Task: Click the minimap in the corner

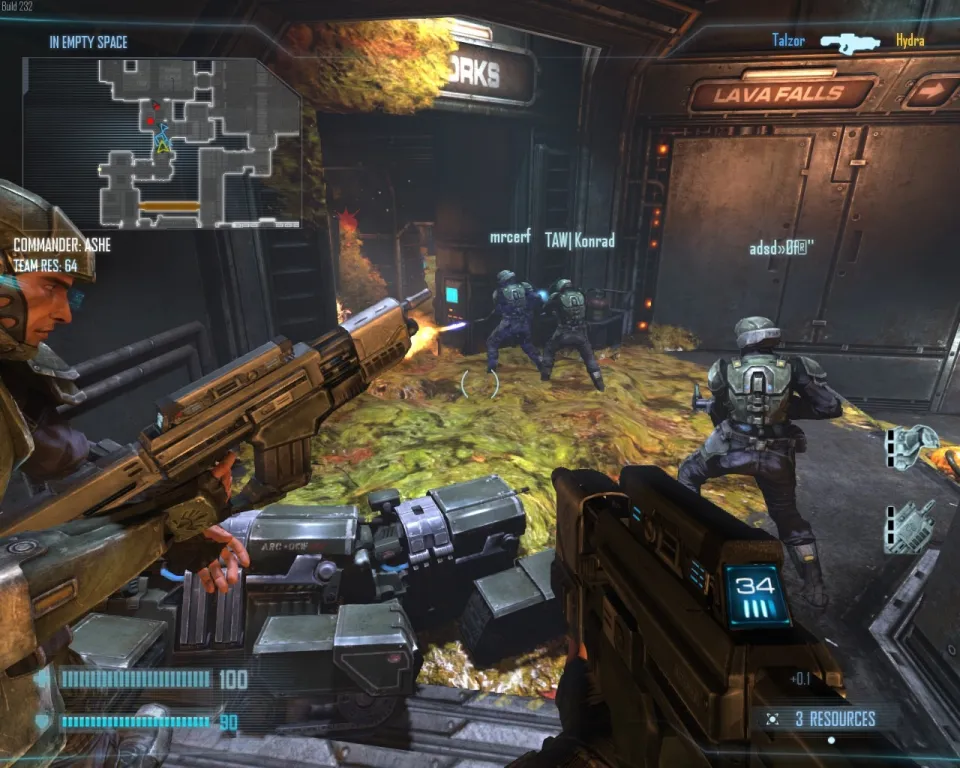Action: pos(162,142)
